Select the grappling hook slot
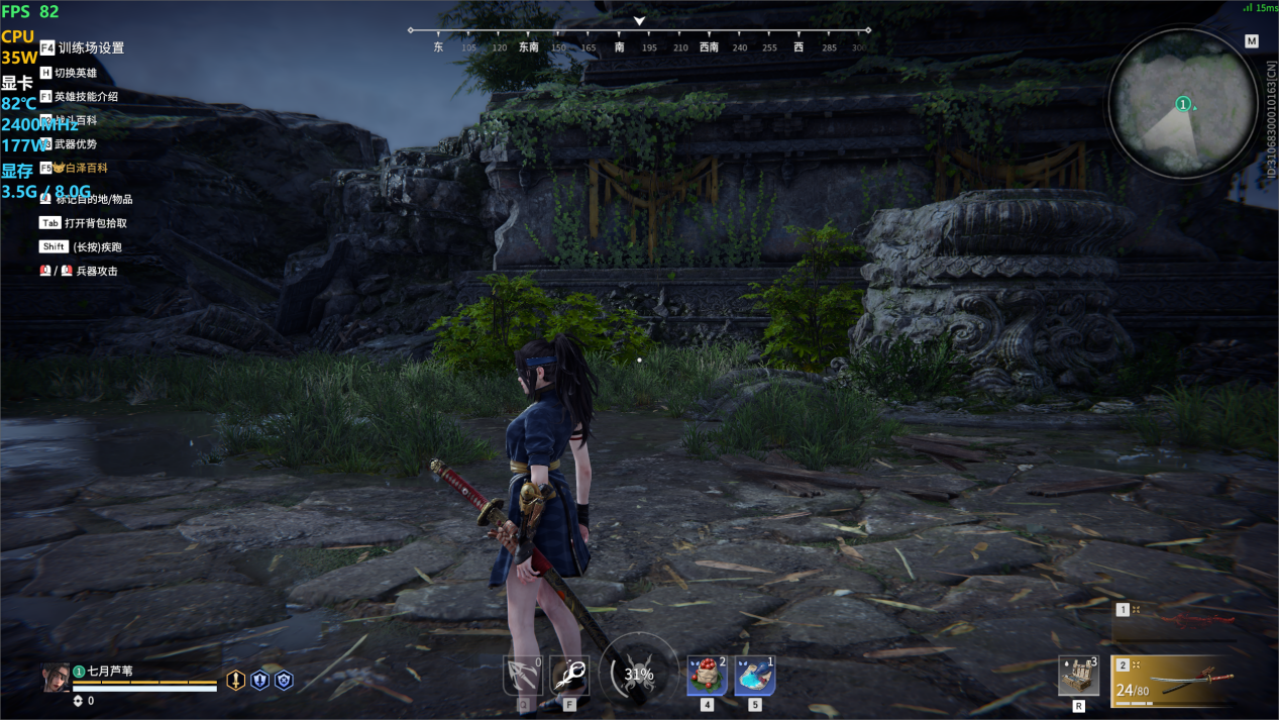The image size is (1279, 720). coord(523,675)
